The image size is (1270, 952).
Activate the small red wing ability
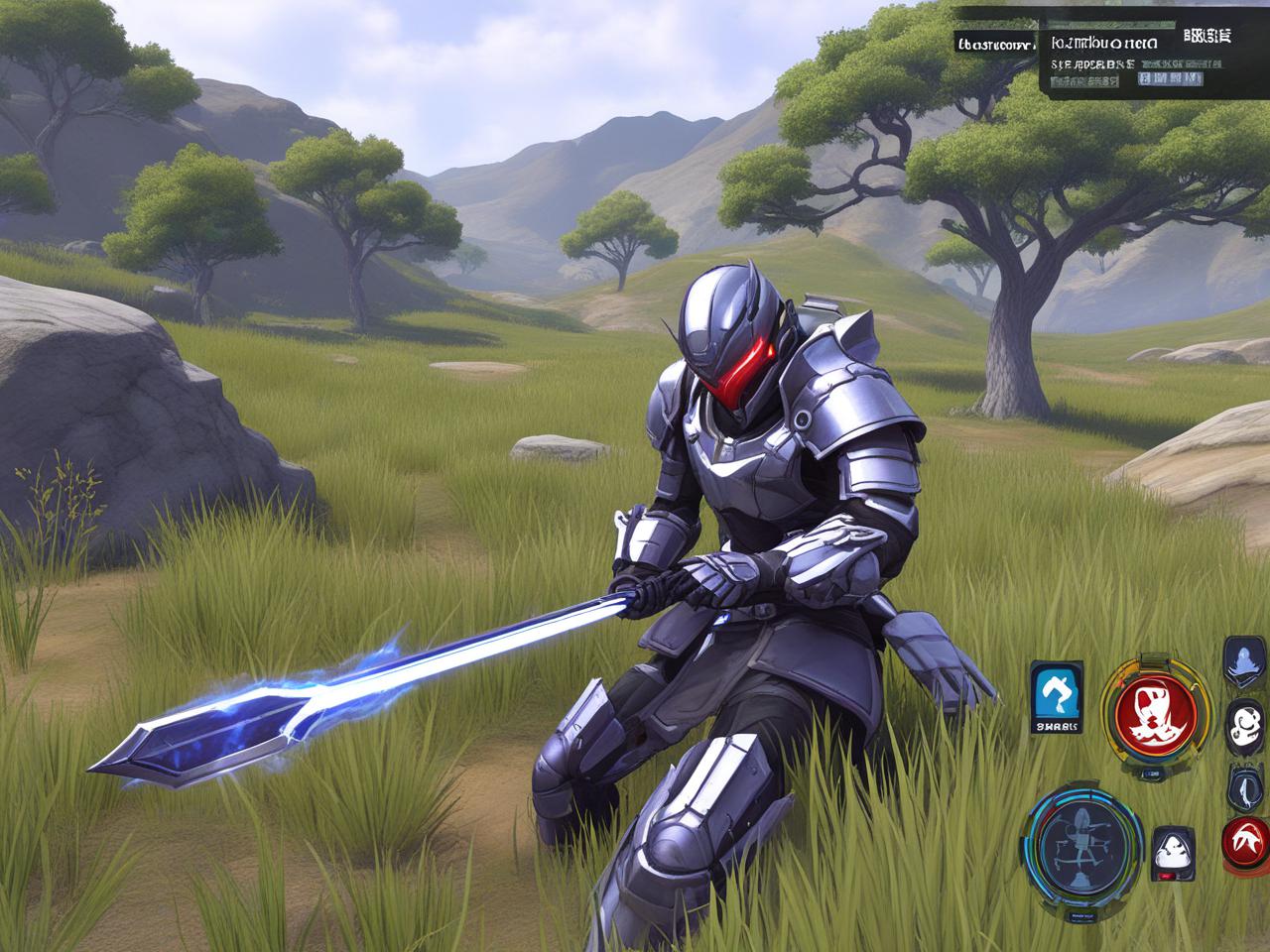click(1245, 839)
